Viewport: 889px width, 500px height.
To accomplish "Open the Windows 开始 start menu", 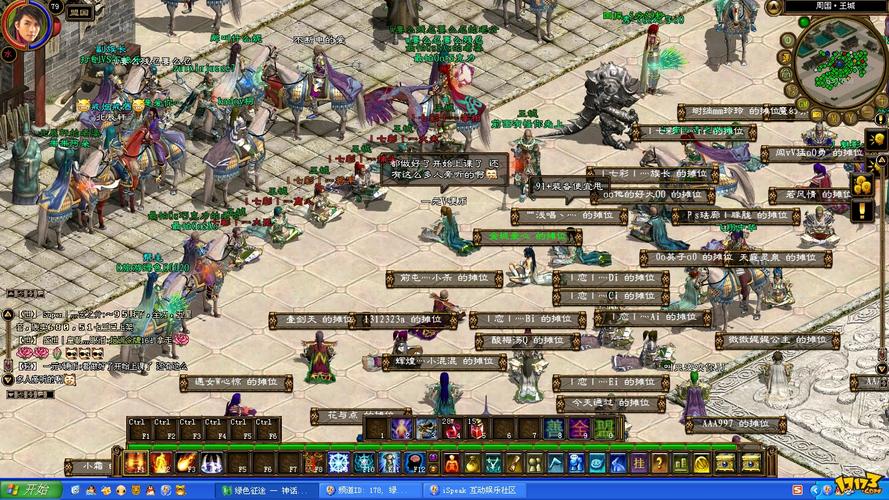I will click(x=31, y=490).
